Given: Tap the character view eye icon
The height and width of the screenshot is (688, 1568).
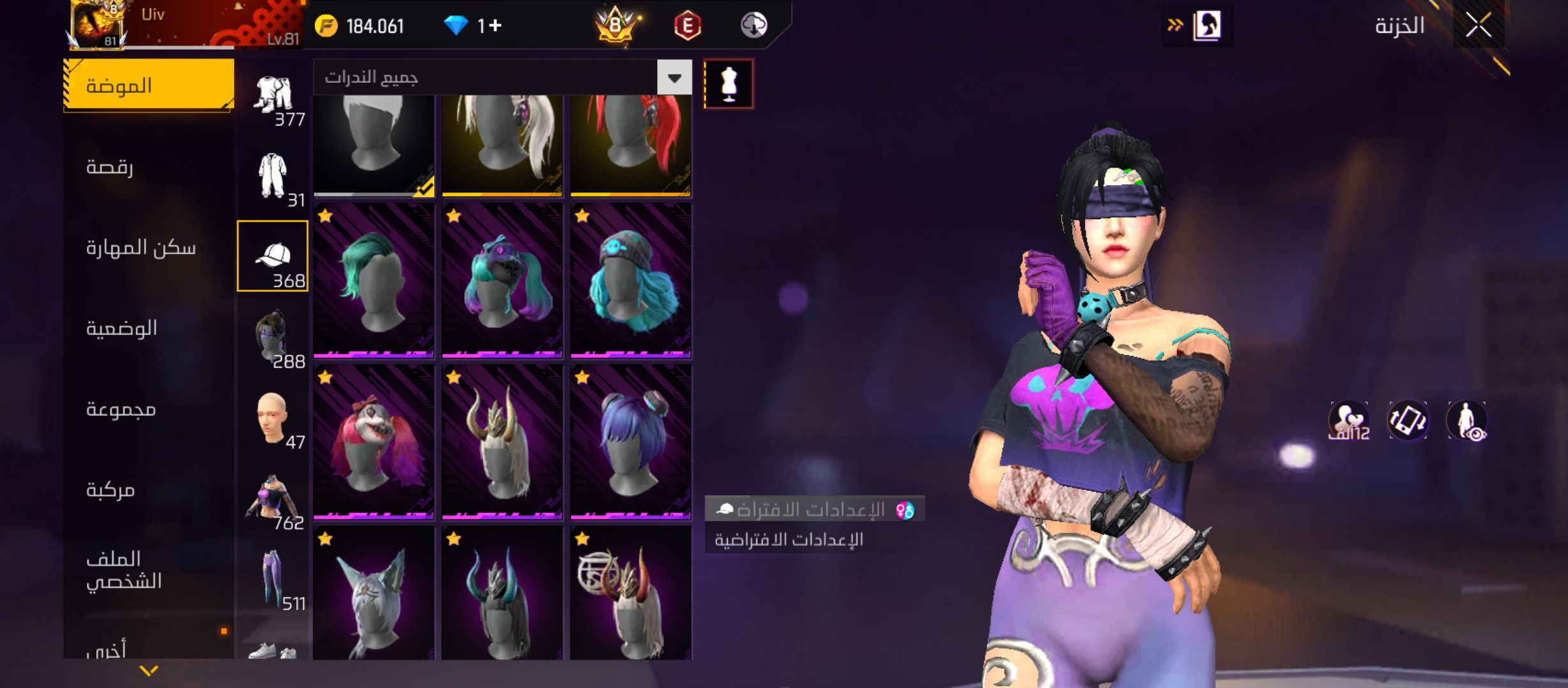Looking at the screenshot, I should tap(1467, 421).
